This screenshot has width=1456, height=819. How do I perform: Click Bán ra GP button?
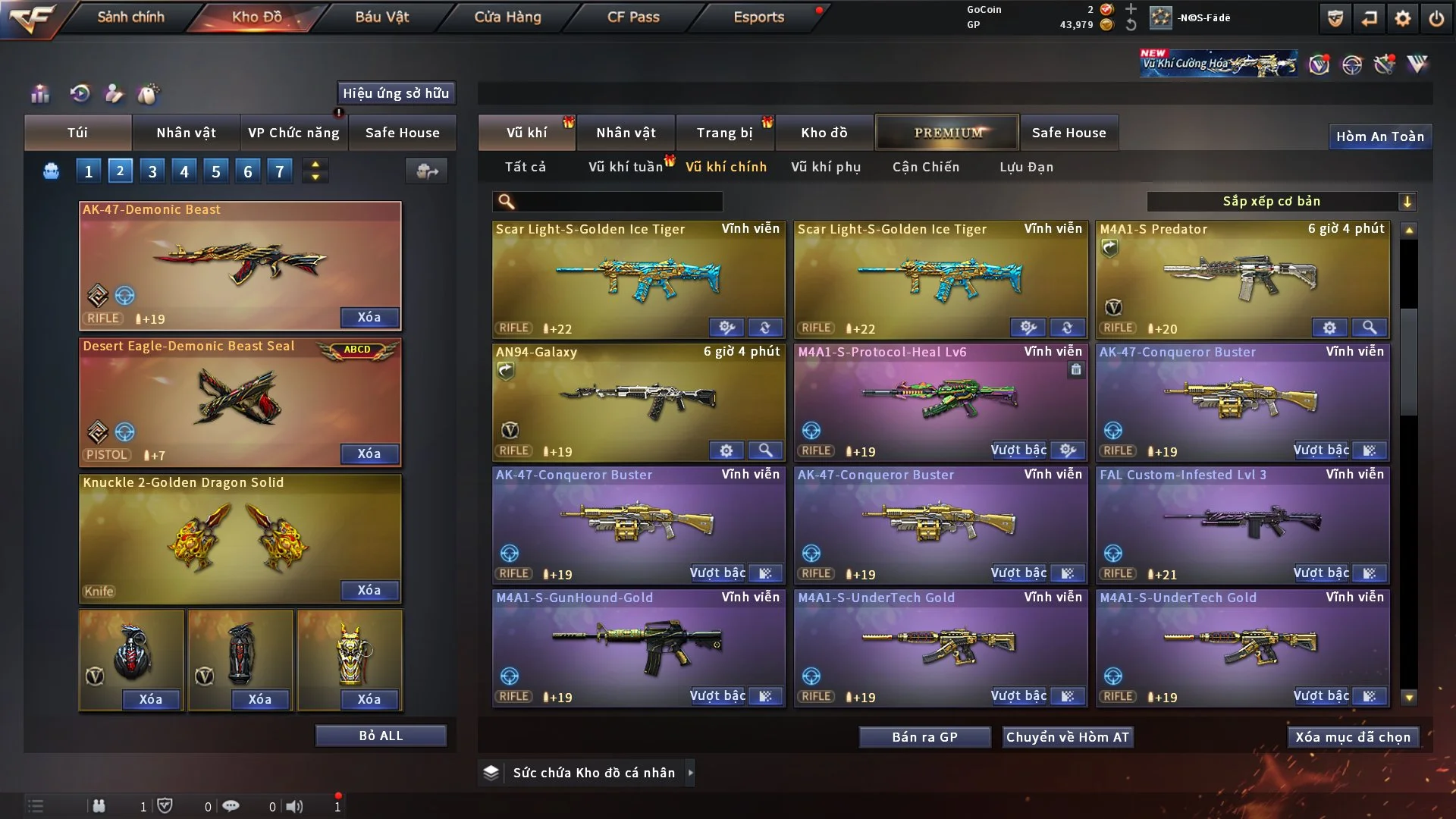pos(924,737)
